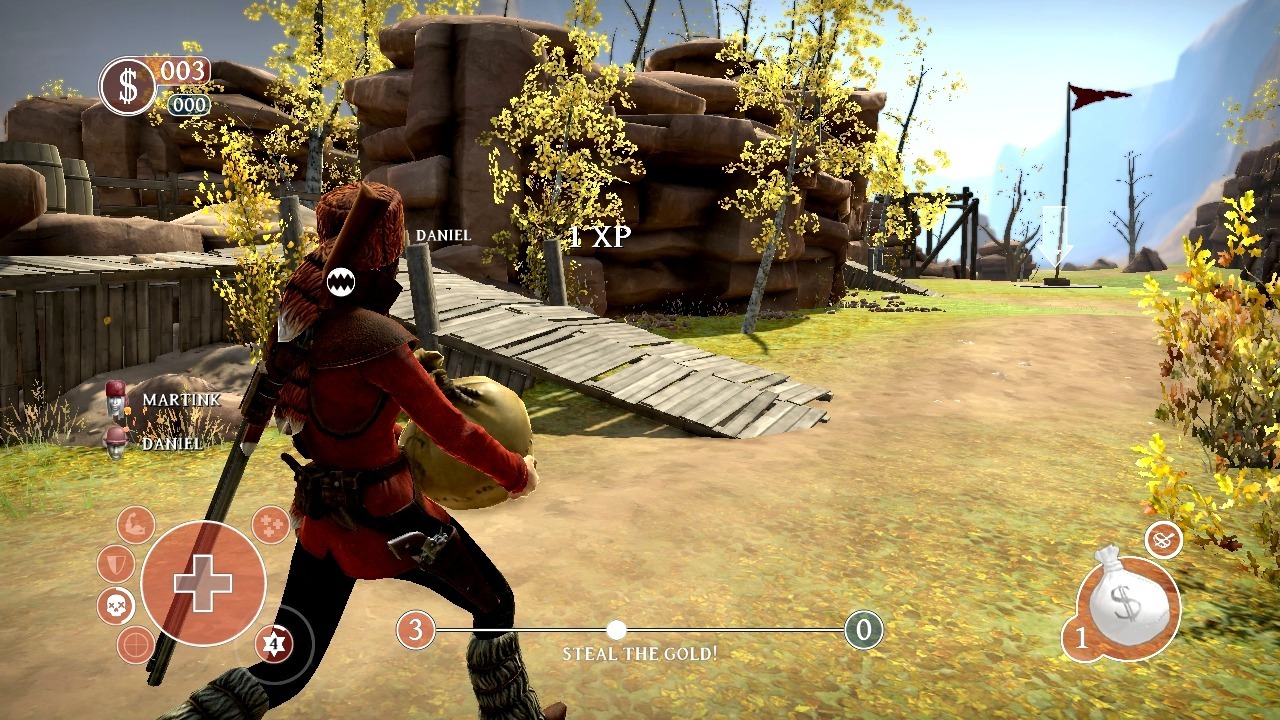This screenshot has width=1280, height=720.
Task: Tap the large health cross circle
Action: [x=203, y=582]
